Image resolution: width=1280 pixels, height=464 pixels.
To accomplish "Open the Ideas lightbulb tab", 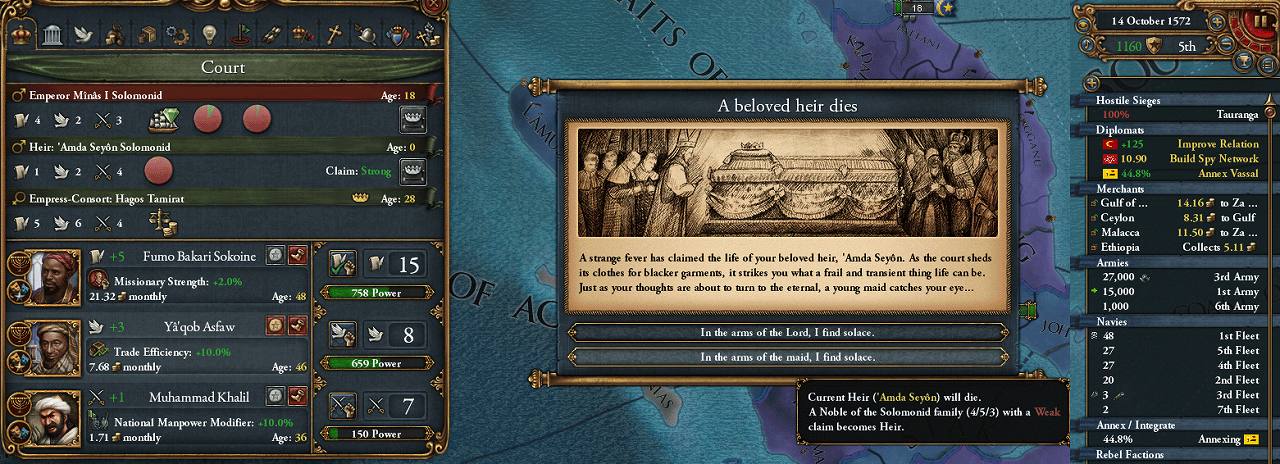I will [x=208, y=34].
